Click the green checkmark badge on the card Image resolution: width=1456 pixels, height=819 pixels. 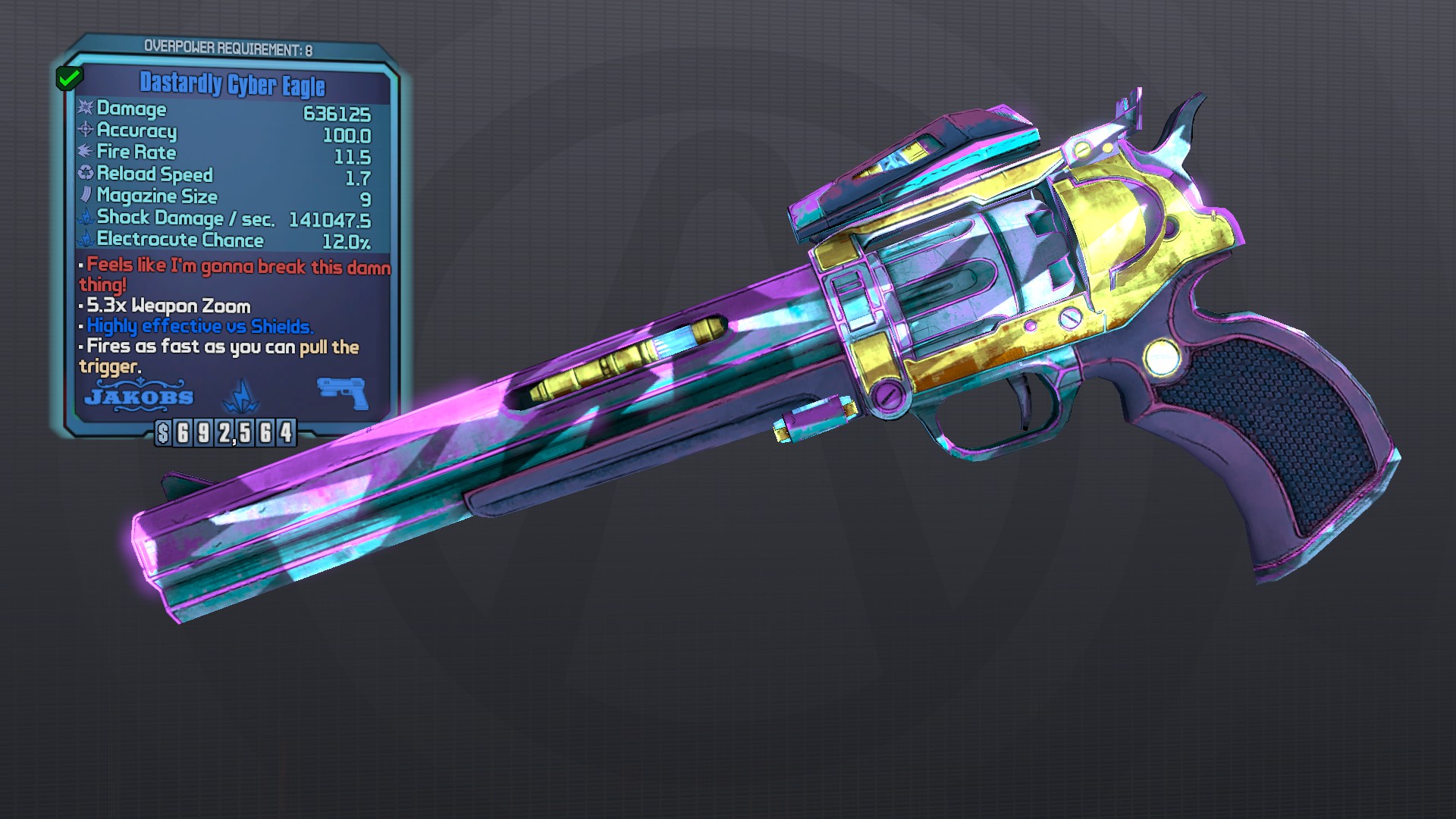point(69,77)
